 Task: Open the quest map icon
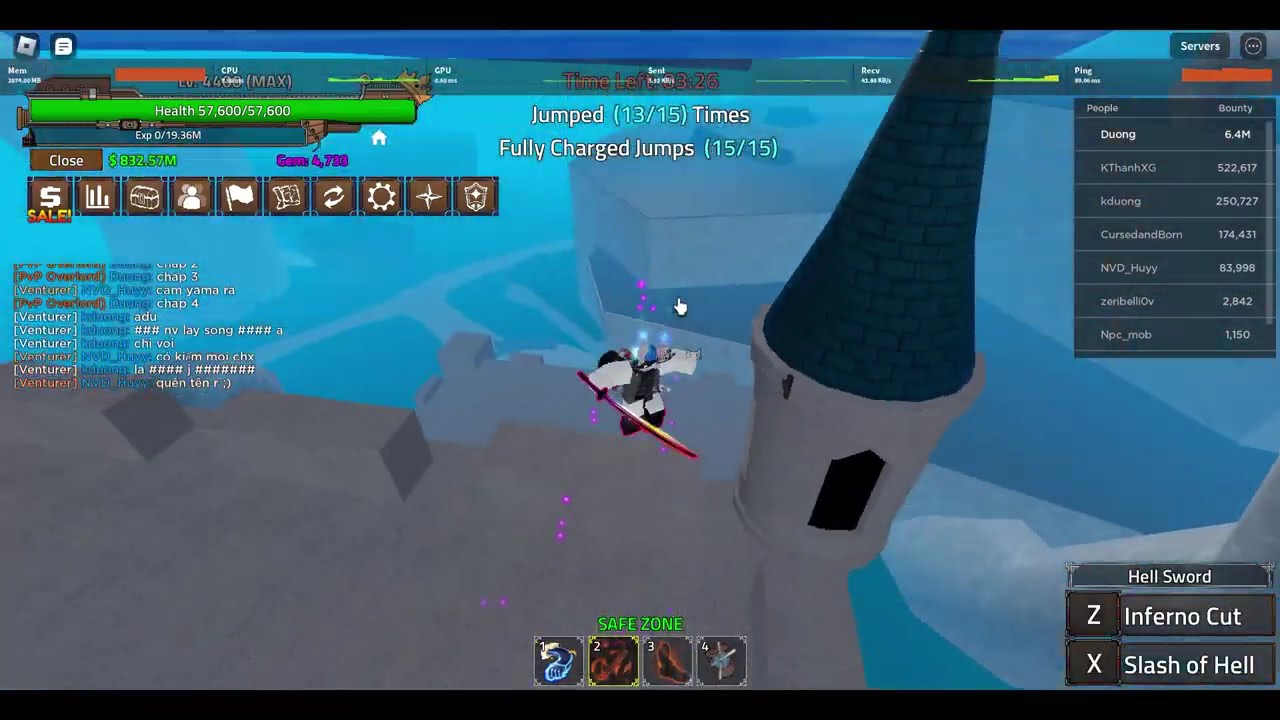tap(286, 197)
